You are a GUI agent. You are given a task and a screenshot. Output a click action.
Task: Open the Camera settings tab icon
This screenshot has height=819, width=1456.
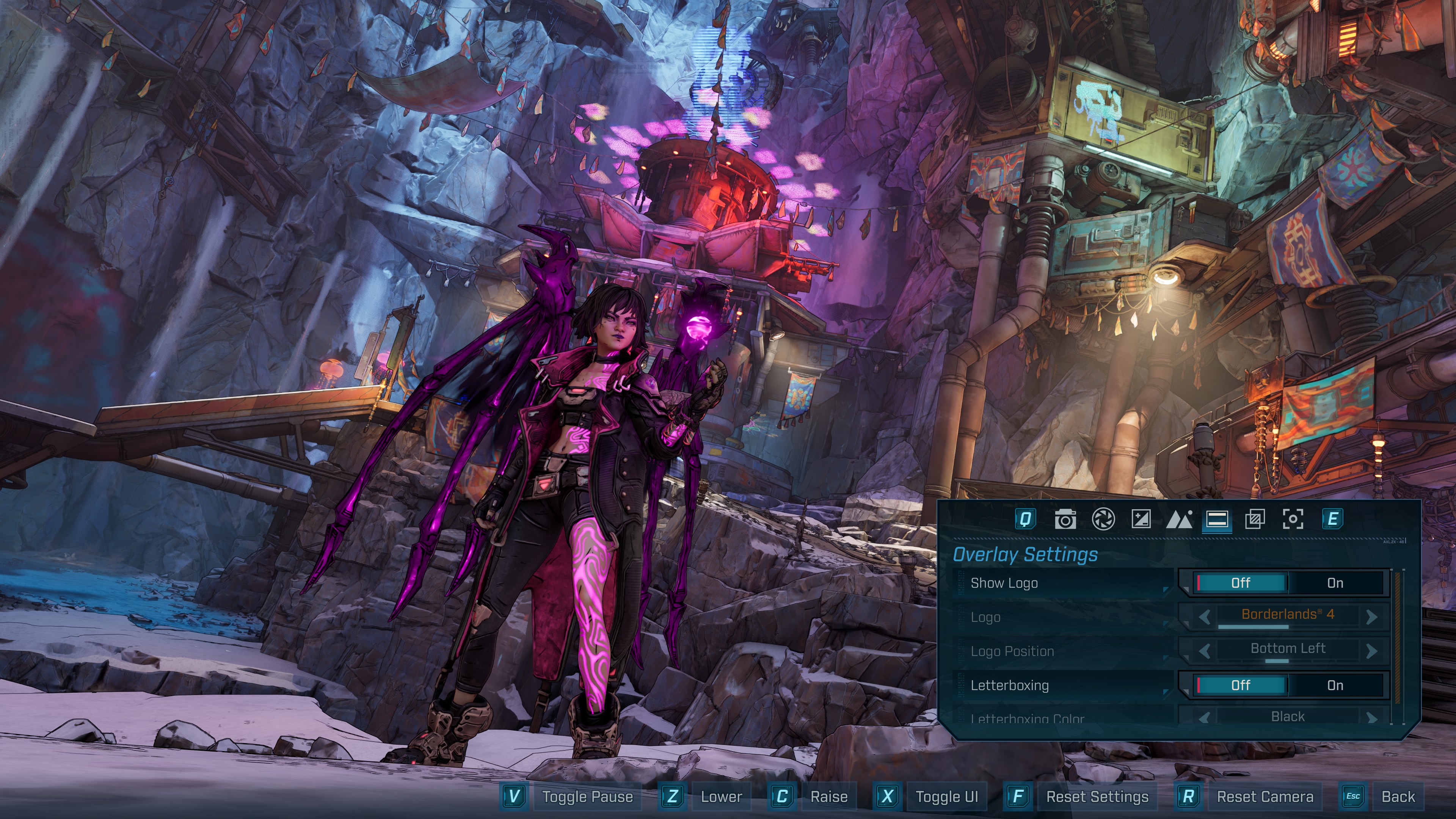click(x=1066, y=521)
